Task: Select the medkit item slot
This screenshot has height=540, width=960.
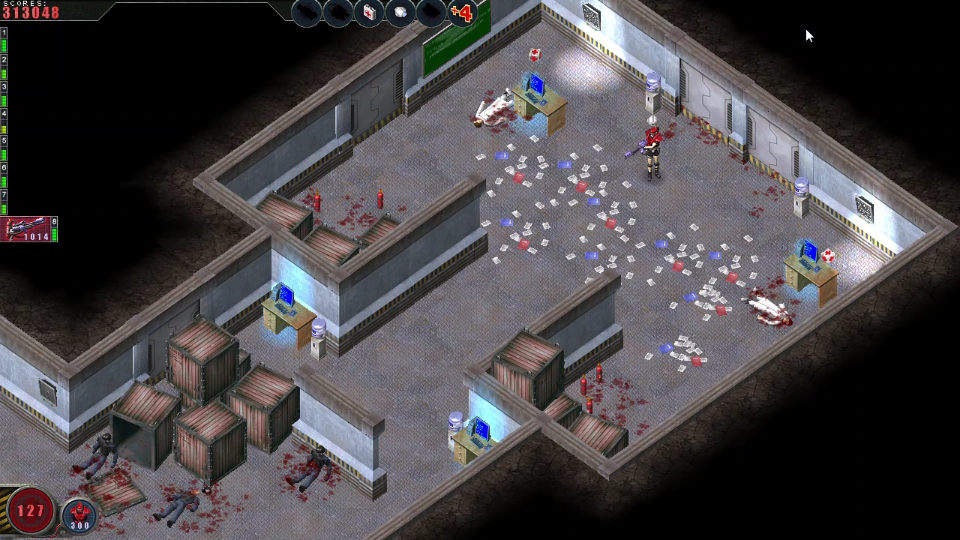Action: [x=369, y=13]
